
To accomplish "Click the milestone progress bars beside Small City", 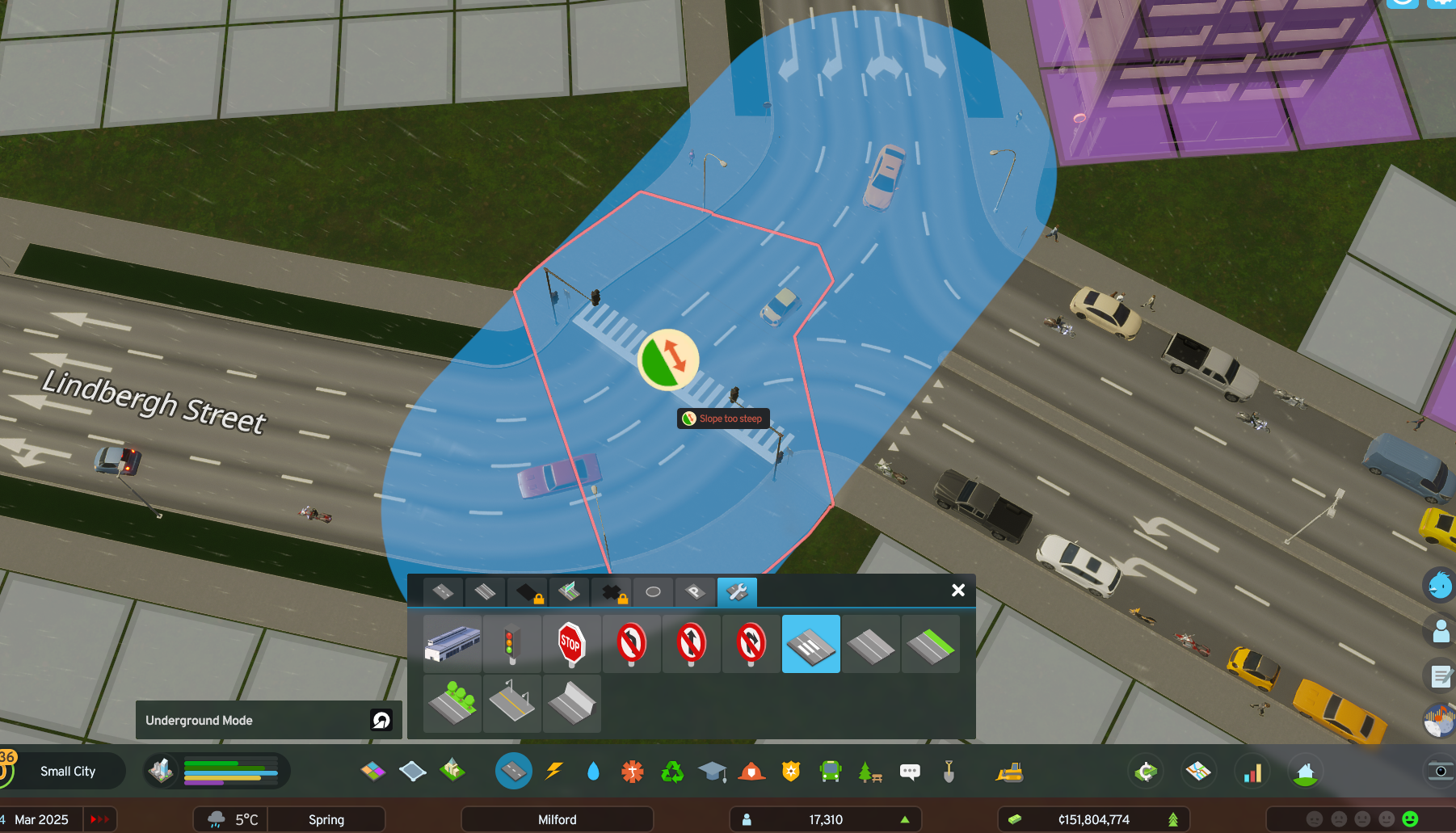I will coord(229,771).
